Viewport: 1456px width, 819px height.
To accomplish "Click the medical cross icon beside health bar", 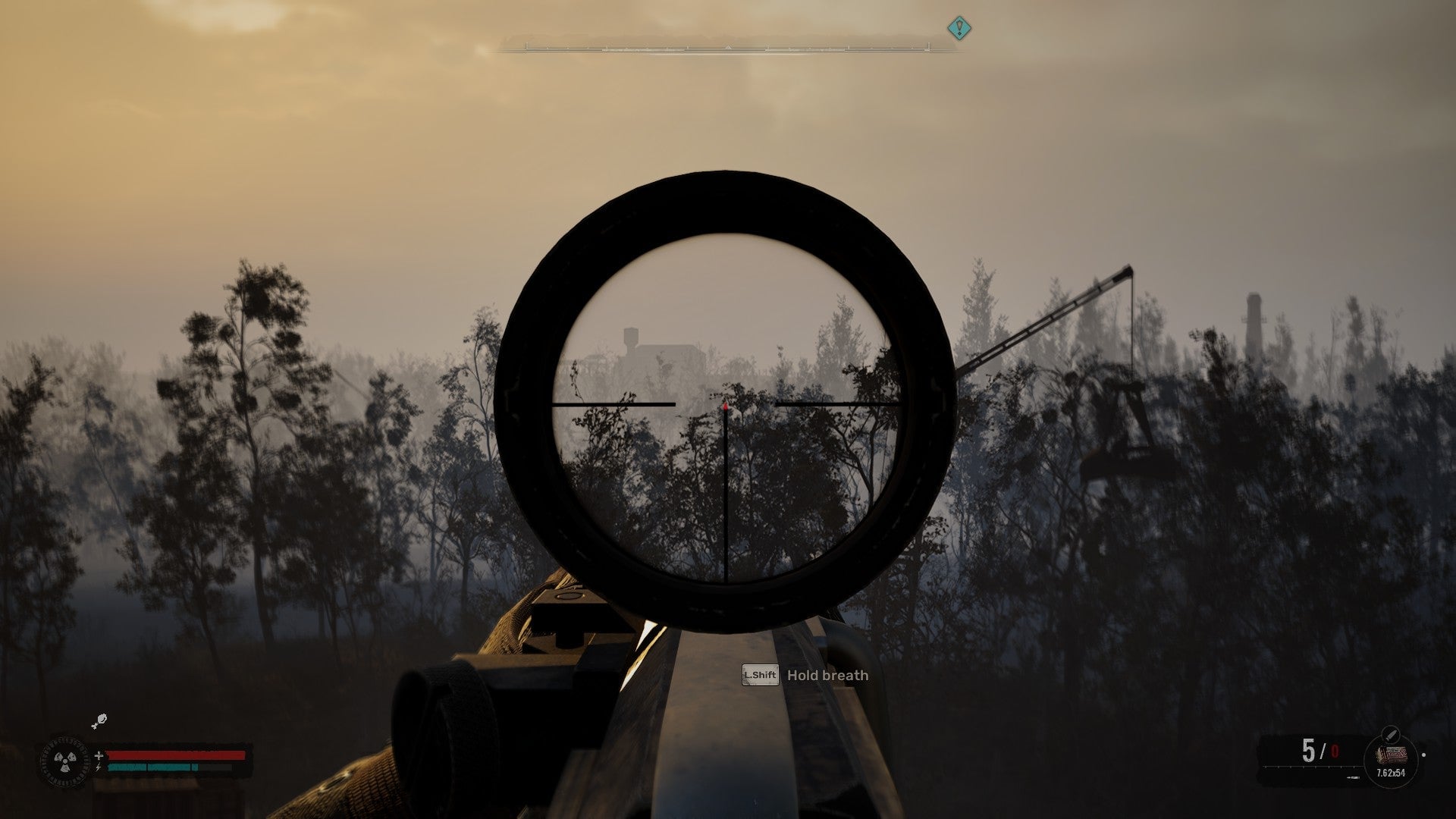I will coord(99,755).
